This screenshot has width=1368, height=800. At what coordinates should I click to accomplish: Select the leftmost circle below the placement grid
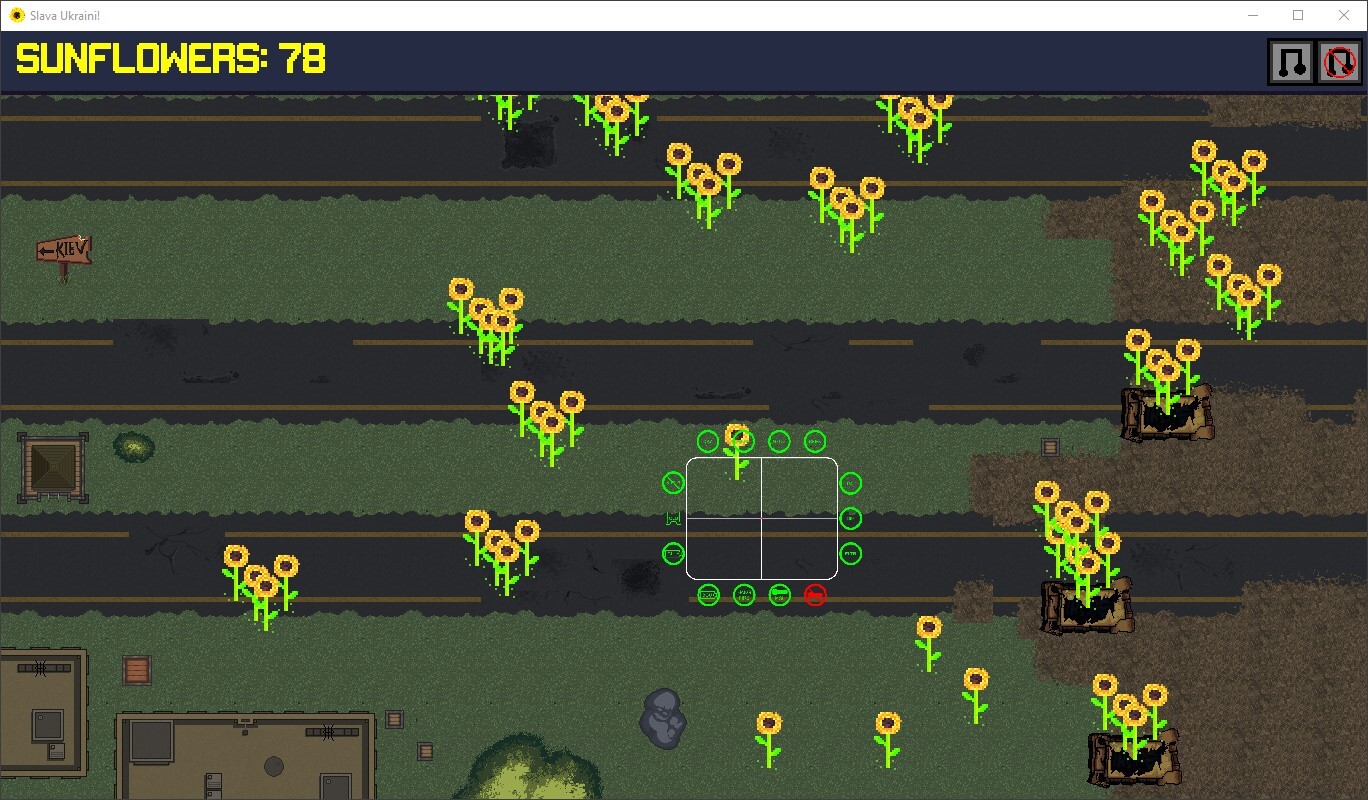tap(709, 593)
